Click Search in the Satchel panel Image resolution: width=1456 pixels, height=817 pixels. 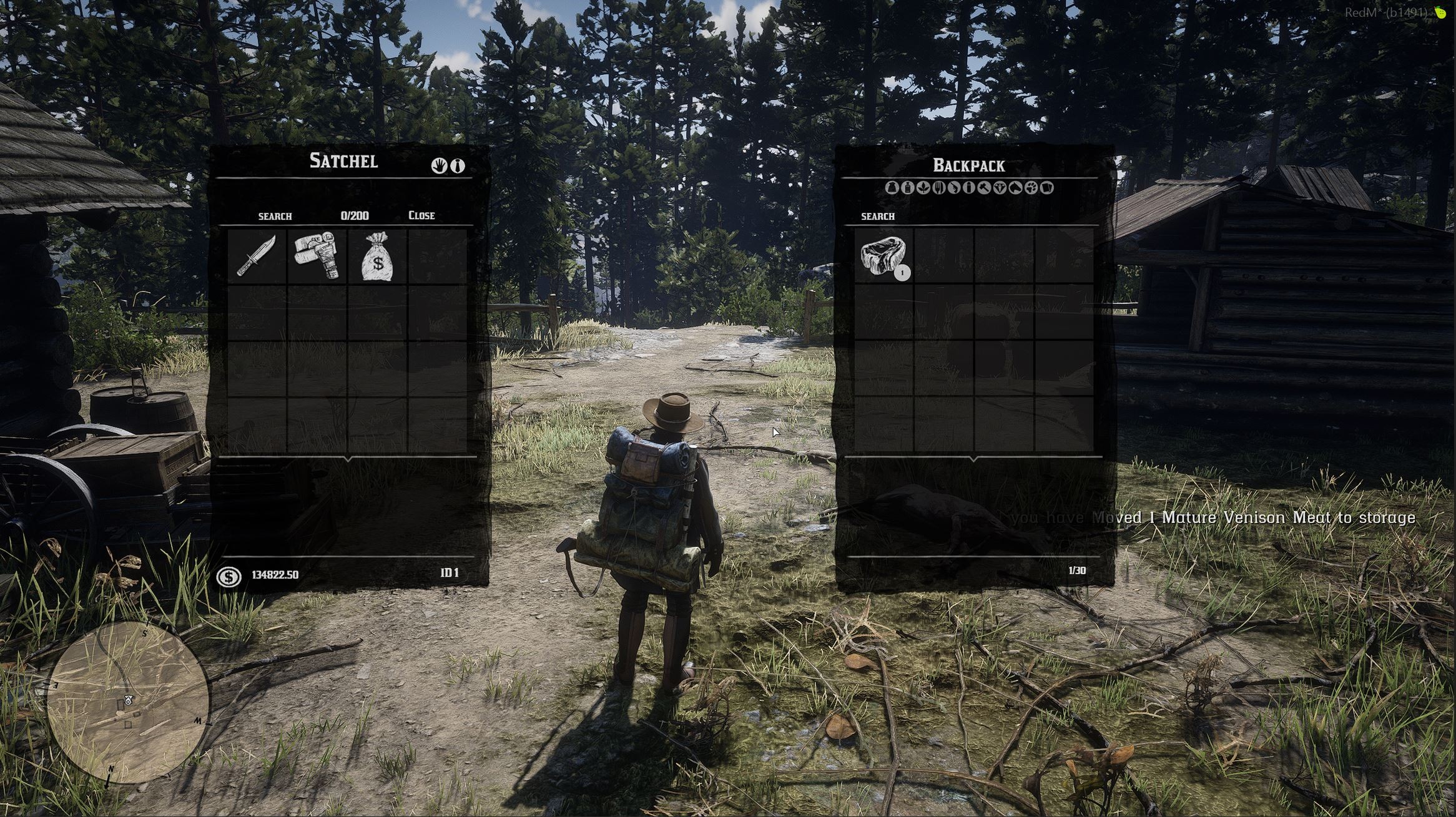pos(274,216)
